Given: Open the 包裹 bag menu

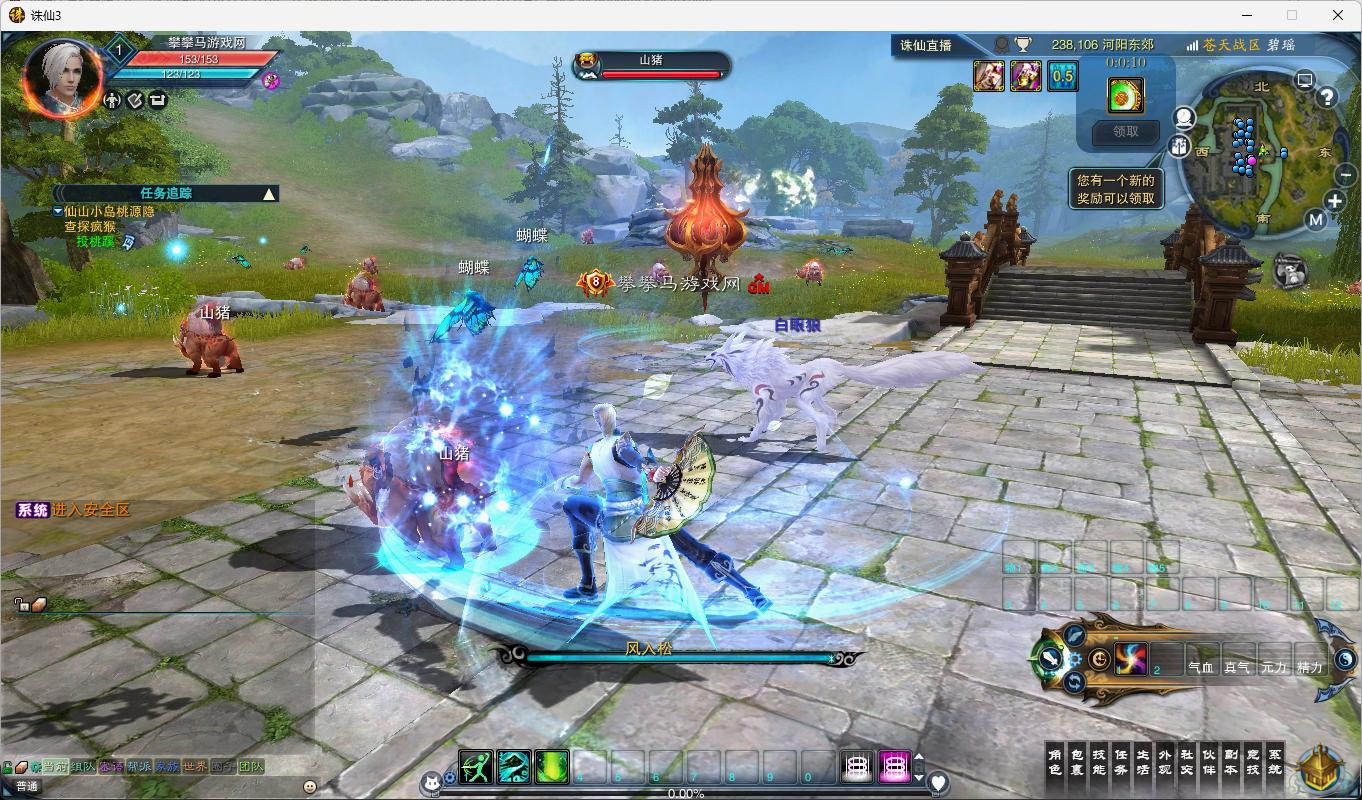Looking at the screenshot, I should coord(1076,762).
